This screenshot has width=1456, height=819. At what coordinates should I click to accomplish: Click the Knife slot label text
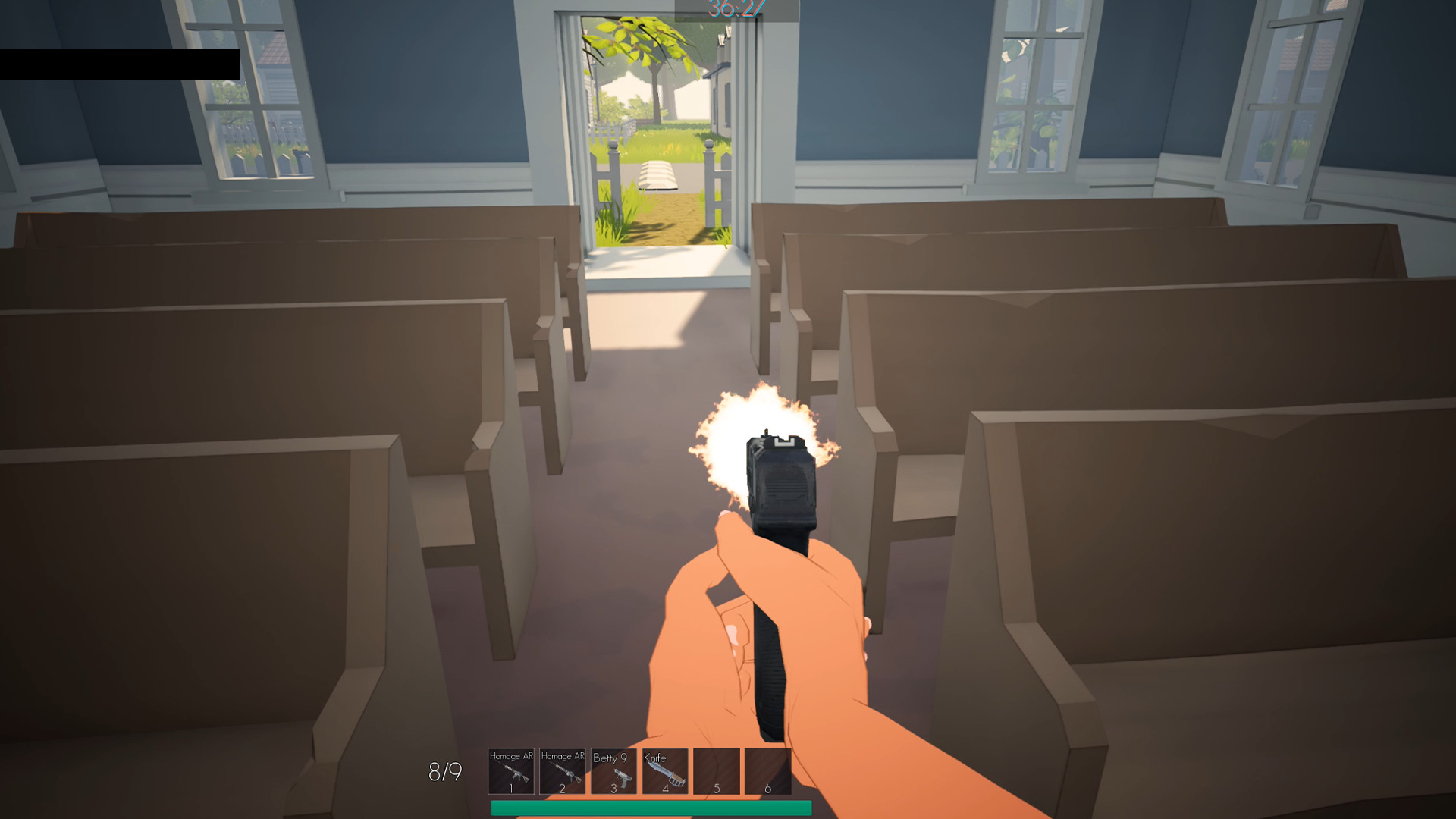coord(654,756)
